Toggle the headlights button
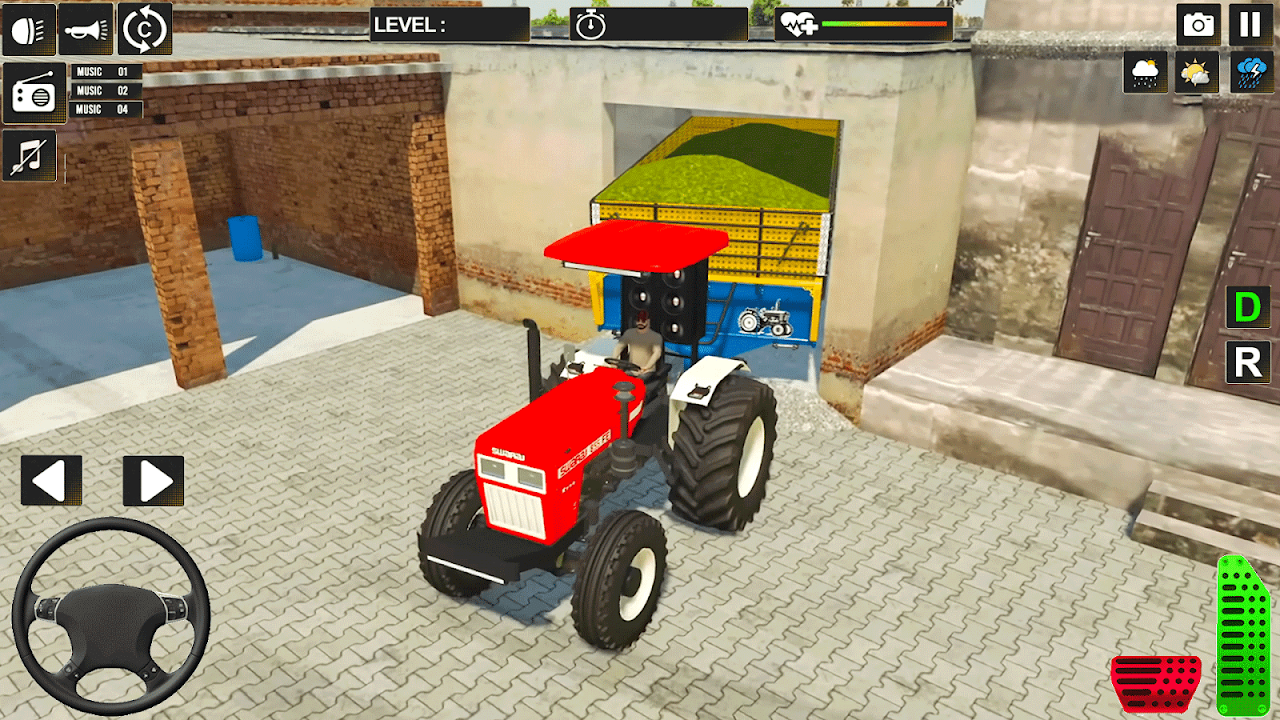Image resolution: width=1280 pixels, height=720 pixels. point(28,28)
